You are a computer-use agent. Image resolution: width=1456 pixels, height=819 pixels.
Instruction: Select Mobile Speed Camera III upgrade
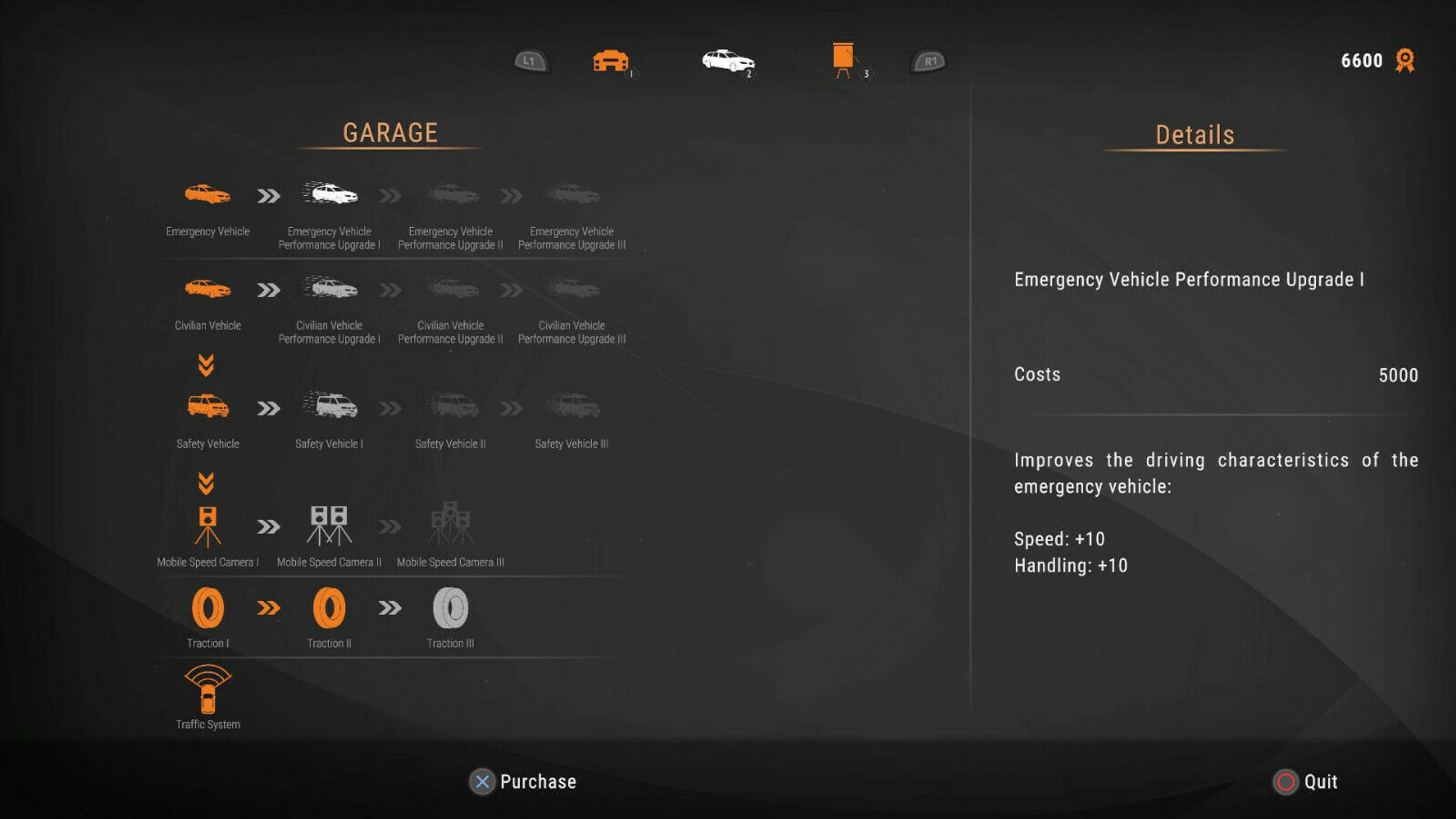click(x=450, y=524)
